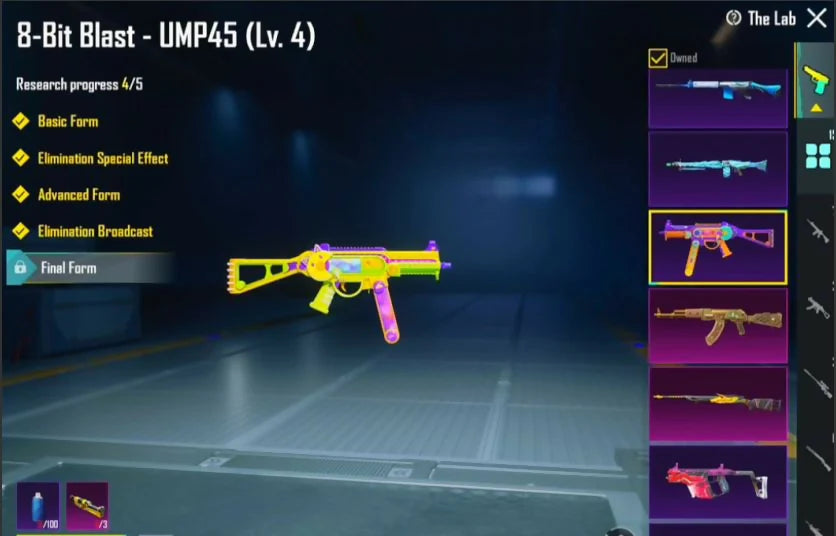The width and height of the screenshot is (836, 536).
Task: Select the blue and white rifle skin
Action: [717, 97]
